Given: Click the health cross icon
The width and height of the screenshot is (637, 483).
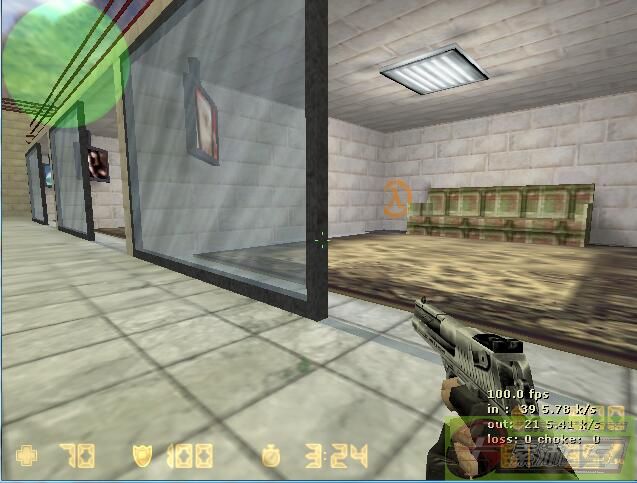Looking at the screenshot, I should [x=27, y=457].
